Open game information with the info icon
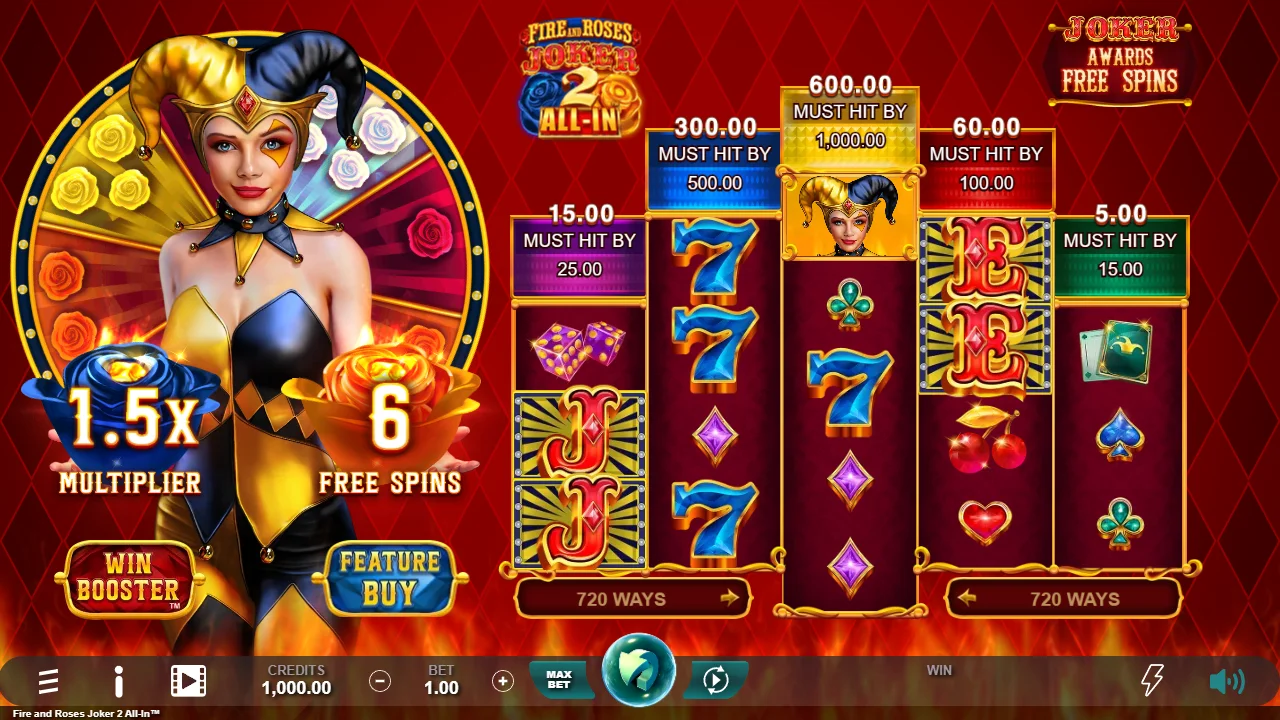Viewport: 1280px width, 720px height. click(x=117, y=681)
